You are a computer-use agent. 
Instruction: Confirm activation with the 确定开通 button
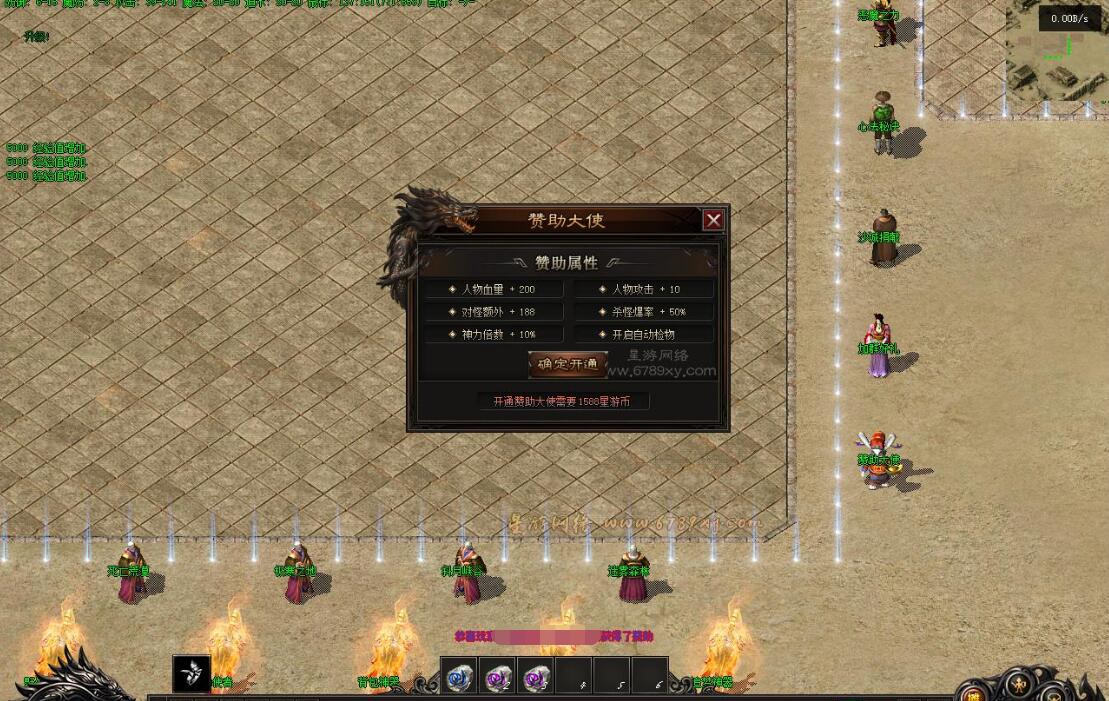[x=567, y=364]
